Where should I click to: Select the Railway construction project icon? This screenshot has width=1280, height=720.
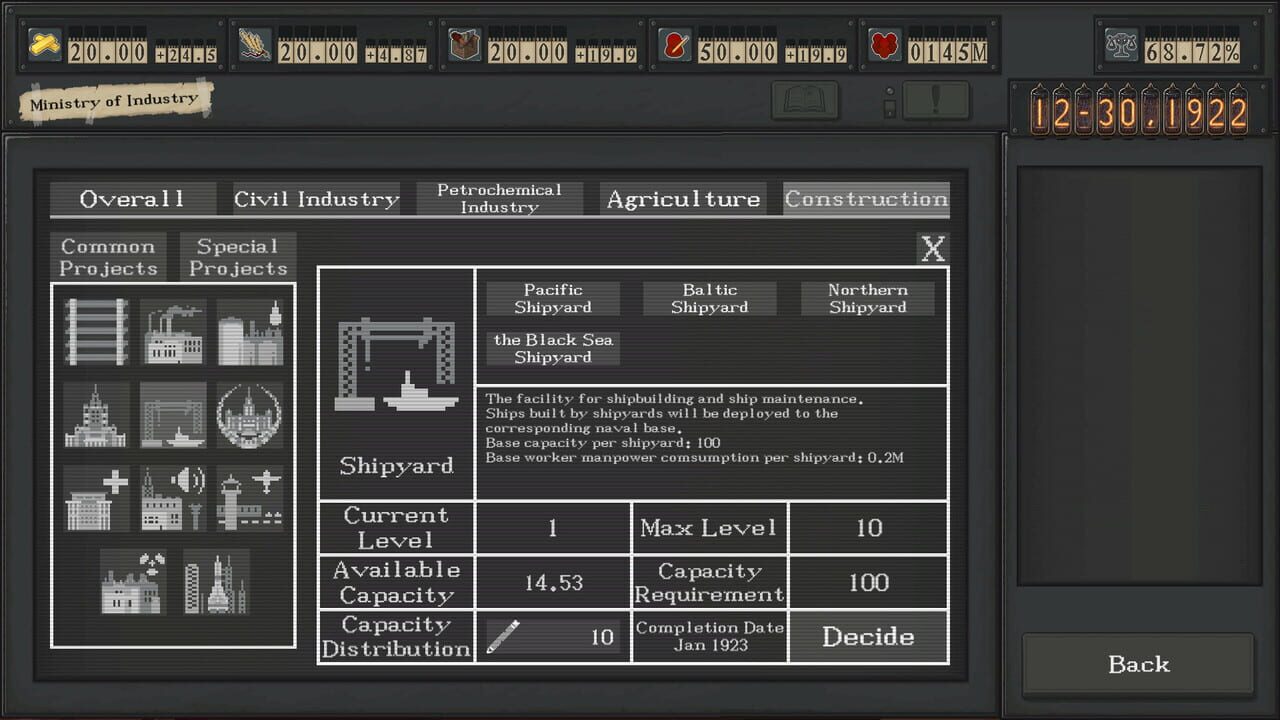(x=95, y=333)
